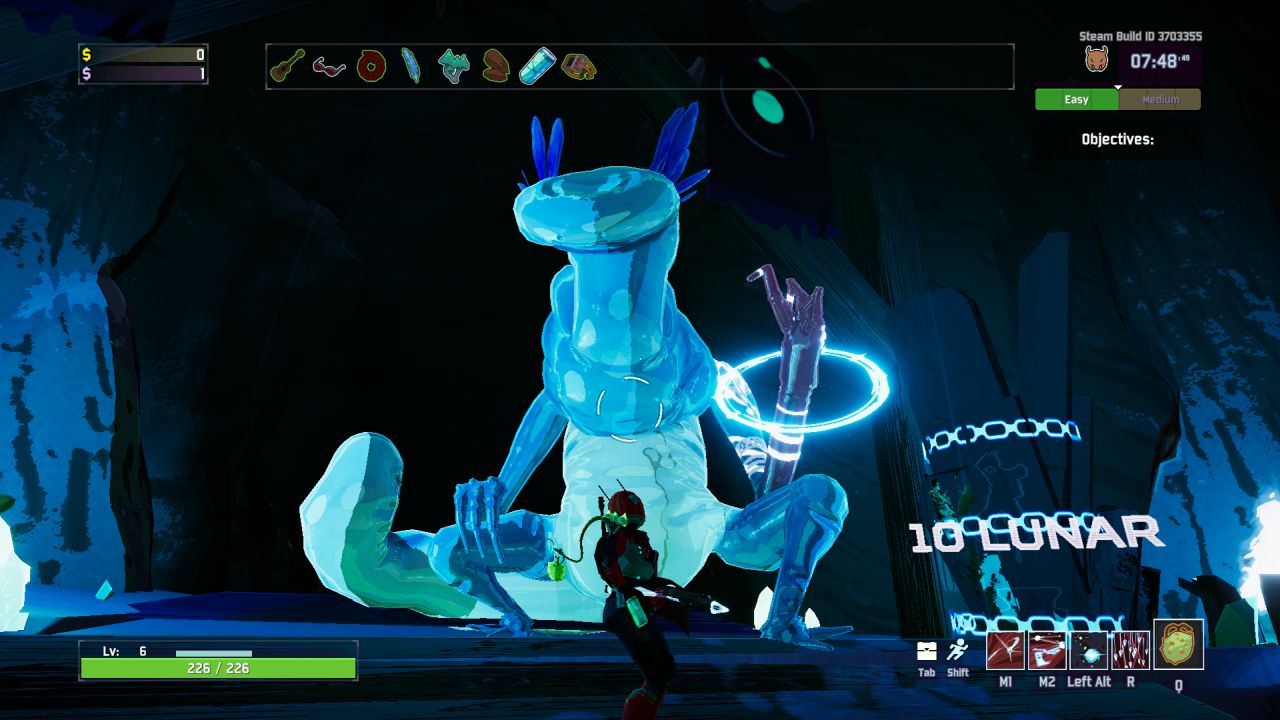1280x720 pixels.
Task: Select the Ukulele item icon
Action: [287, 66]
